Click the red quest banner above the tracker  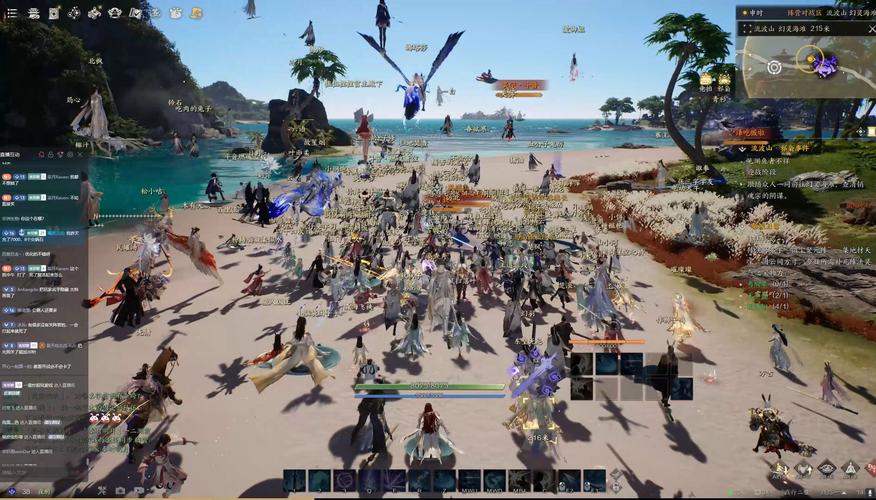click(x=758, y=131)
